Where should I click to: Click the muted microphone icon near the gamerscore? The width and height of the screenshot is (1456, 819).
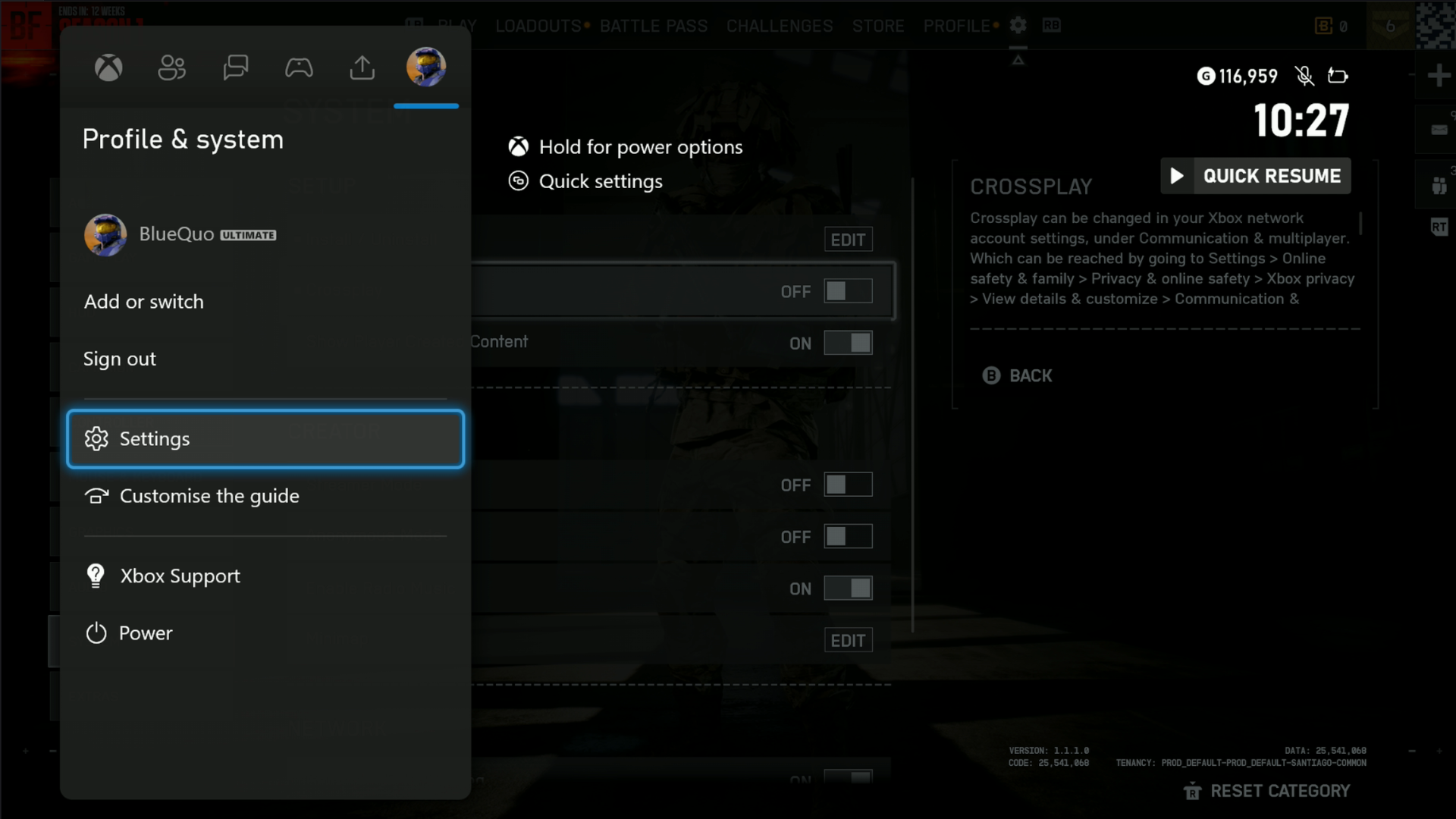click(1304, 76)
